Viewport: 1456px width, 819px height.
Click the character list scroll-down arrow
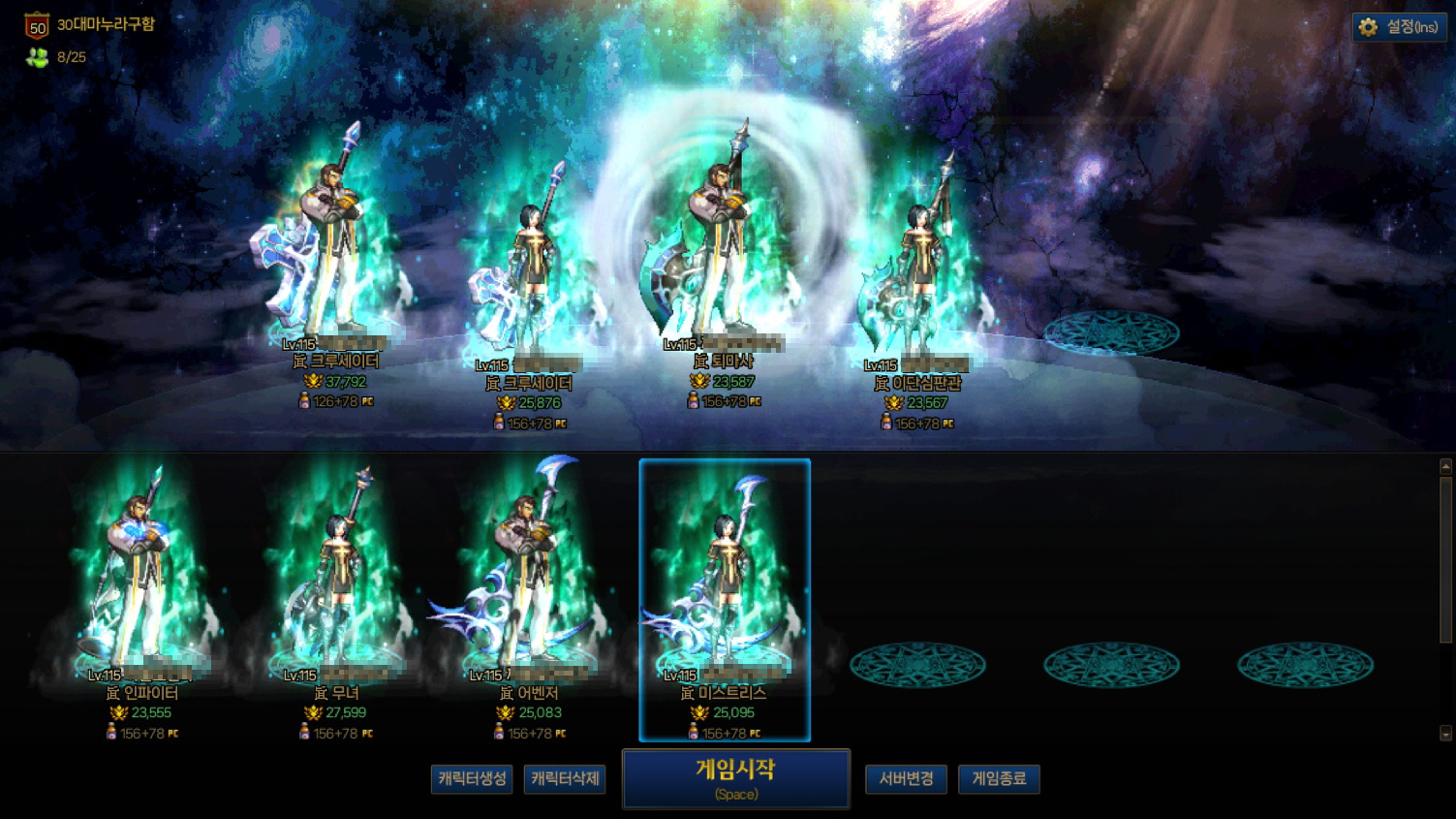coord(1445,734)
